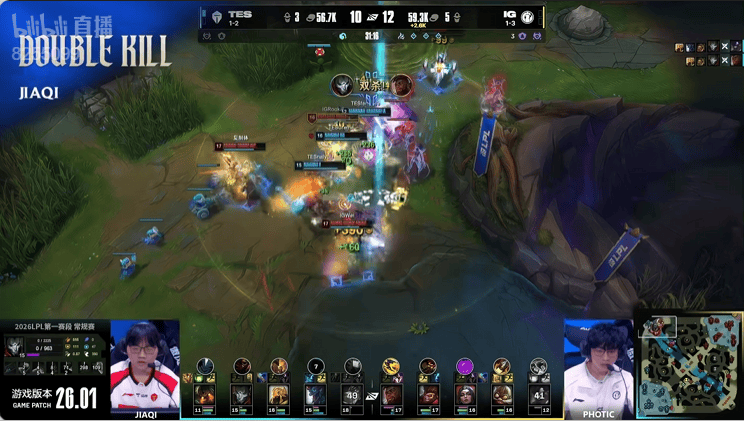Select the TES team logo on scoreboard
Screen dimensions: 744x421
[x=216, y=16]
